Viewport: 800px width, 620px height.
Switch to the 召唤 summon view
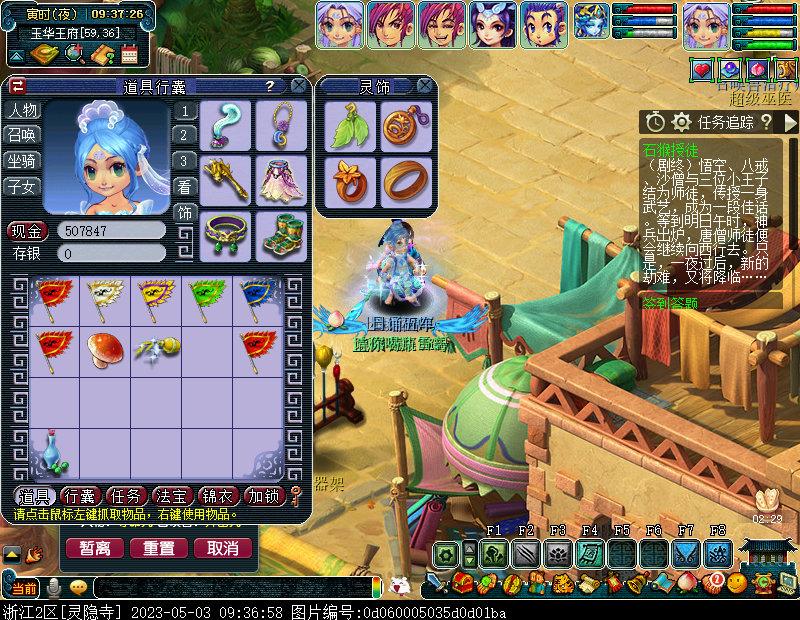tap(23, 135)
